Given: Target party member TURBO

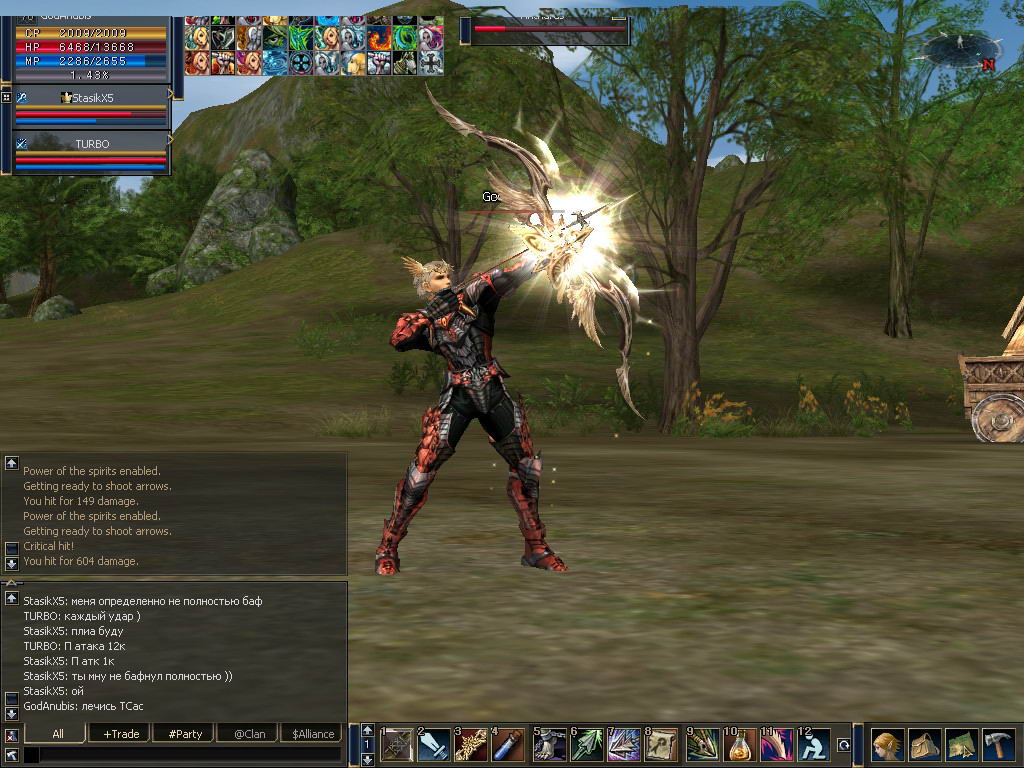Looking at the screenshot, I should 91,144.
